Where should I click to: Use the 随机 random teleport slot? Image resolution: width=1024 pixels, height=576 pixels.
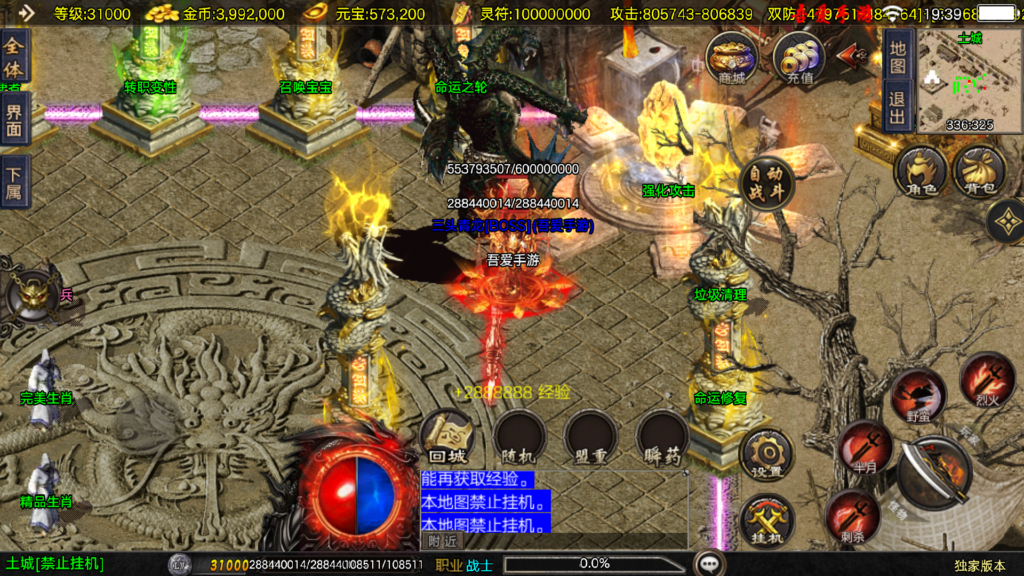(518, 437)
